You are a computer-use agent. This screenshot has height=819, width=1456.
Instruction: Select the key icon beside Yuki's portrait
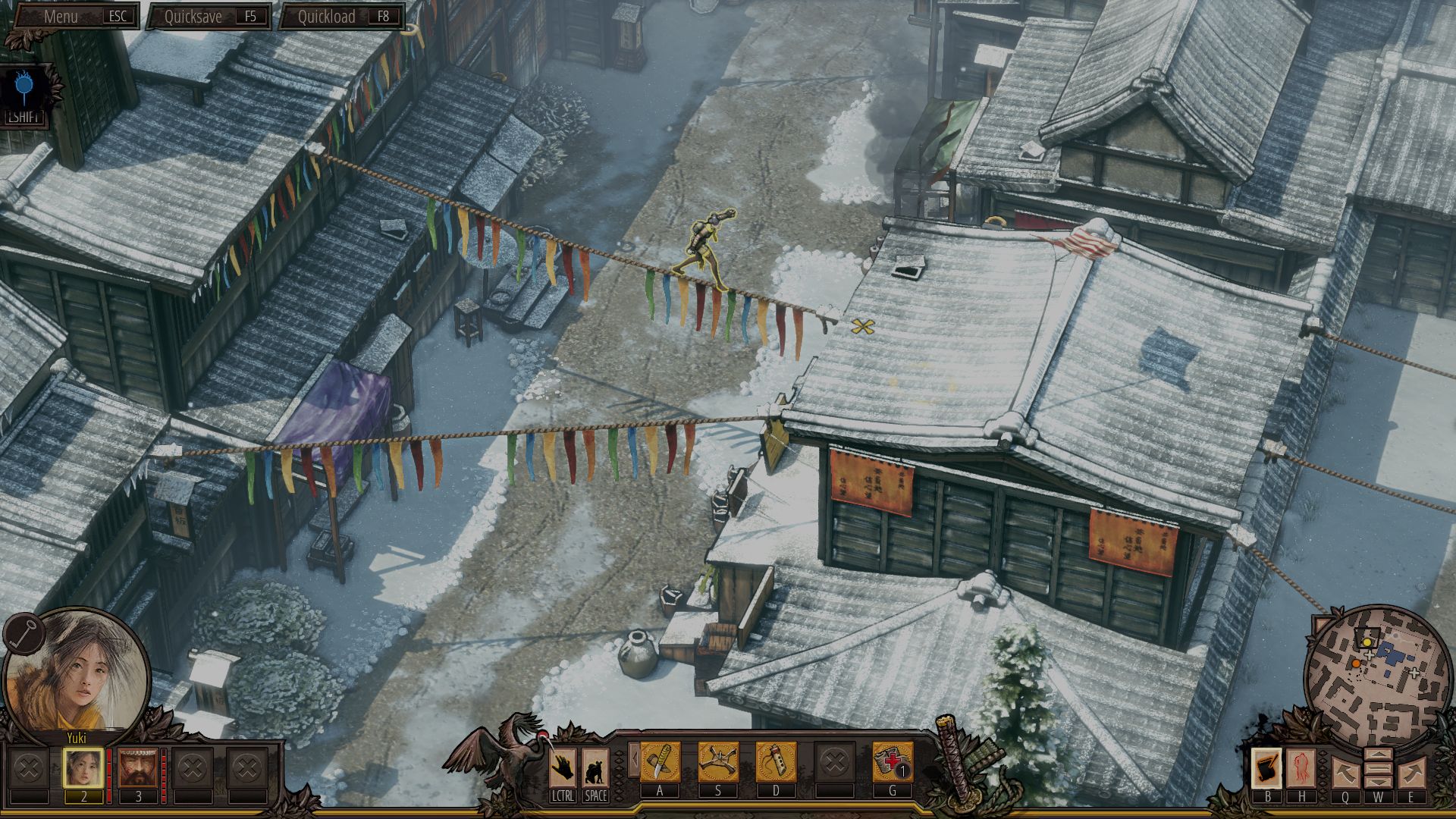pos(22,631)
